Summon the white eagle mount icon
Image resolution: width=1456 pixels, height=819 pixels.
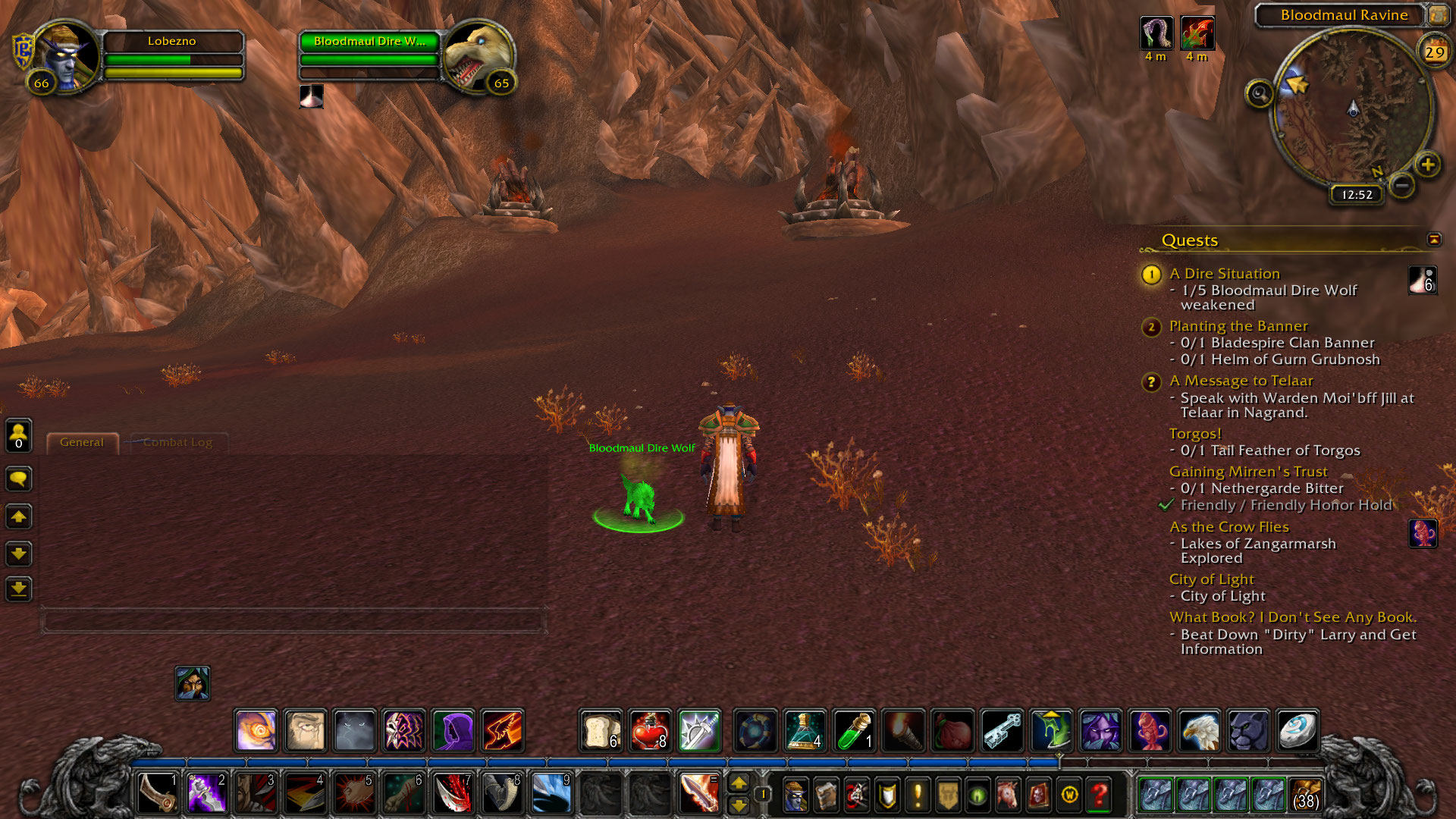click(x=1199, y=730)
